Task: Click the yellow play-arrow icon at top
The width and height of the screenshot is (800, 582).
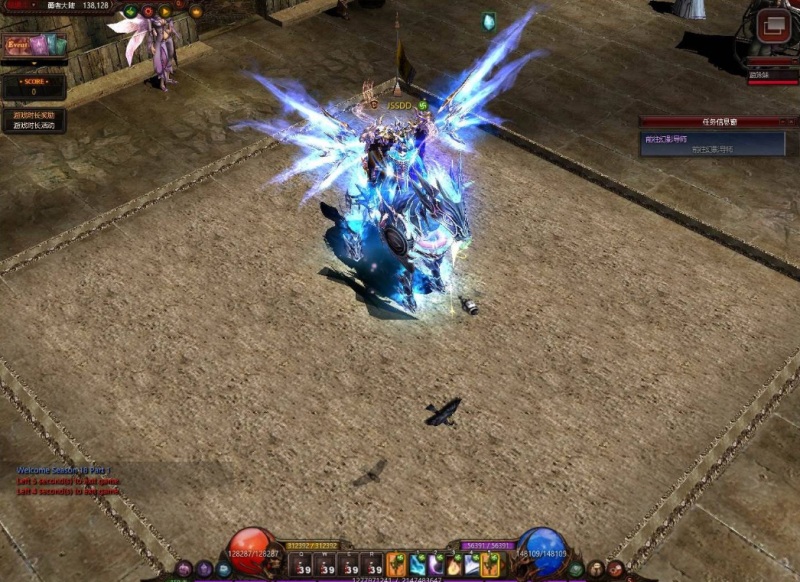Action: tap(164, 12)
